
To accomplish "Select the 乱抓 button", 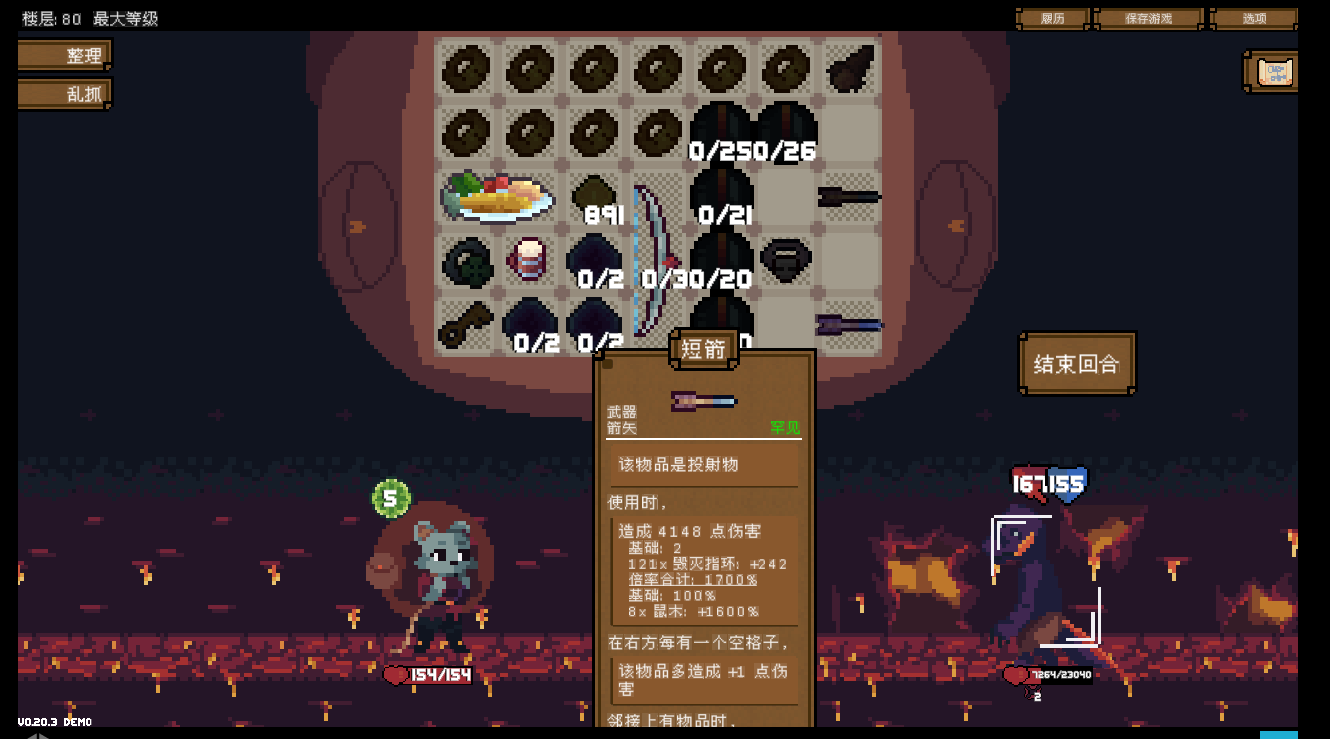I will [x=65, y=94].
